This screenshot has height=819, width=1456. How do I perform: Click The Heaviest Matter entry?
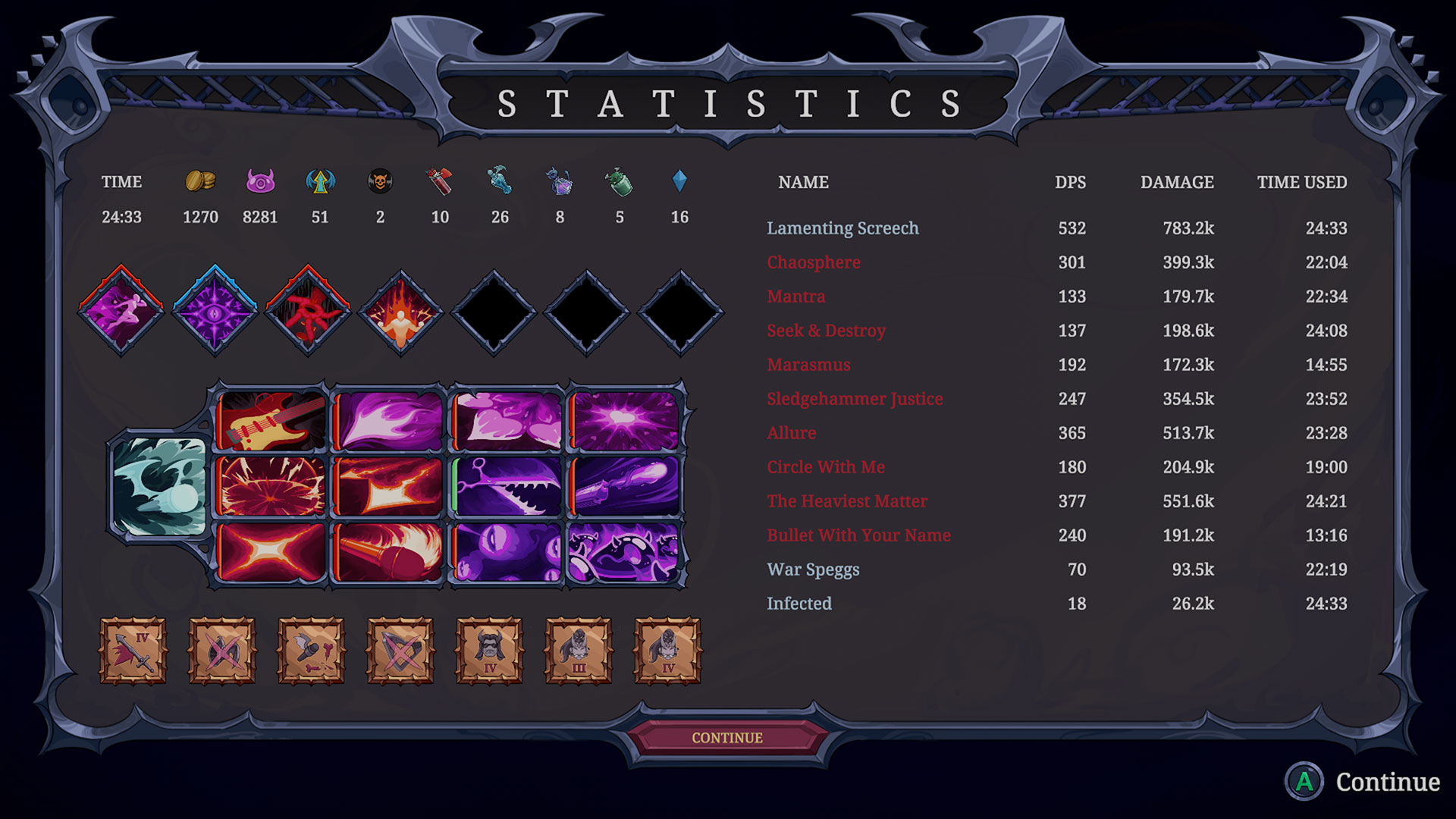[846, 501]
